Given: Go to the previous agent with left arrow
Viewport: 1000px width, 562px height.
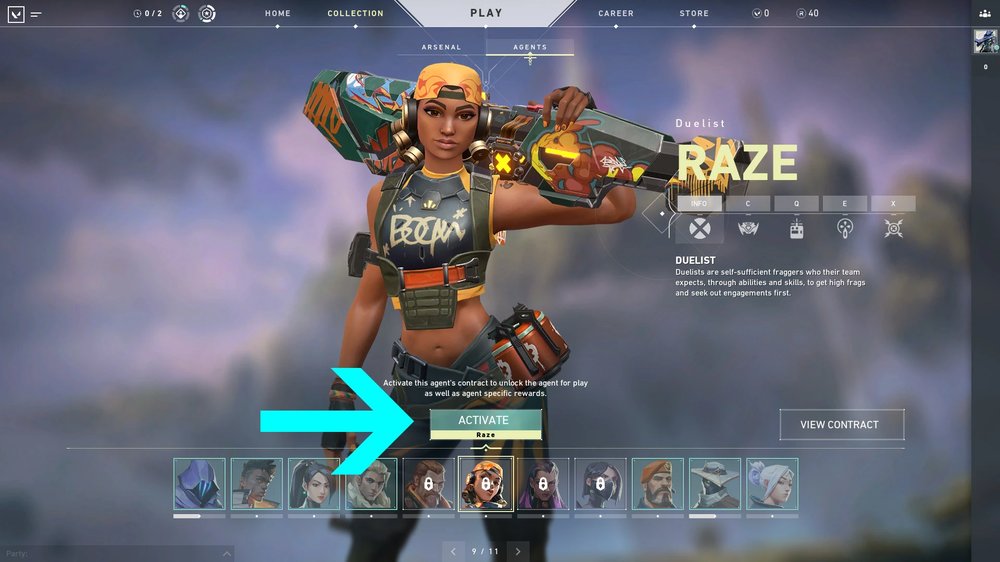Looking at the screenshot, I should pos(454,551).
